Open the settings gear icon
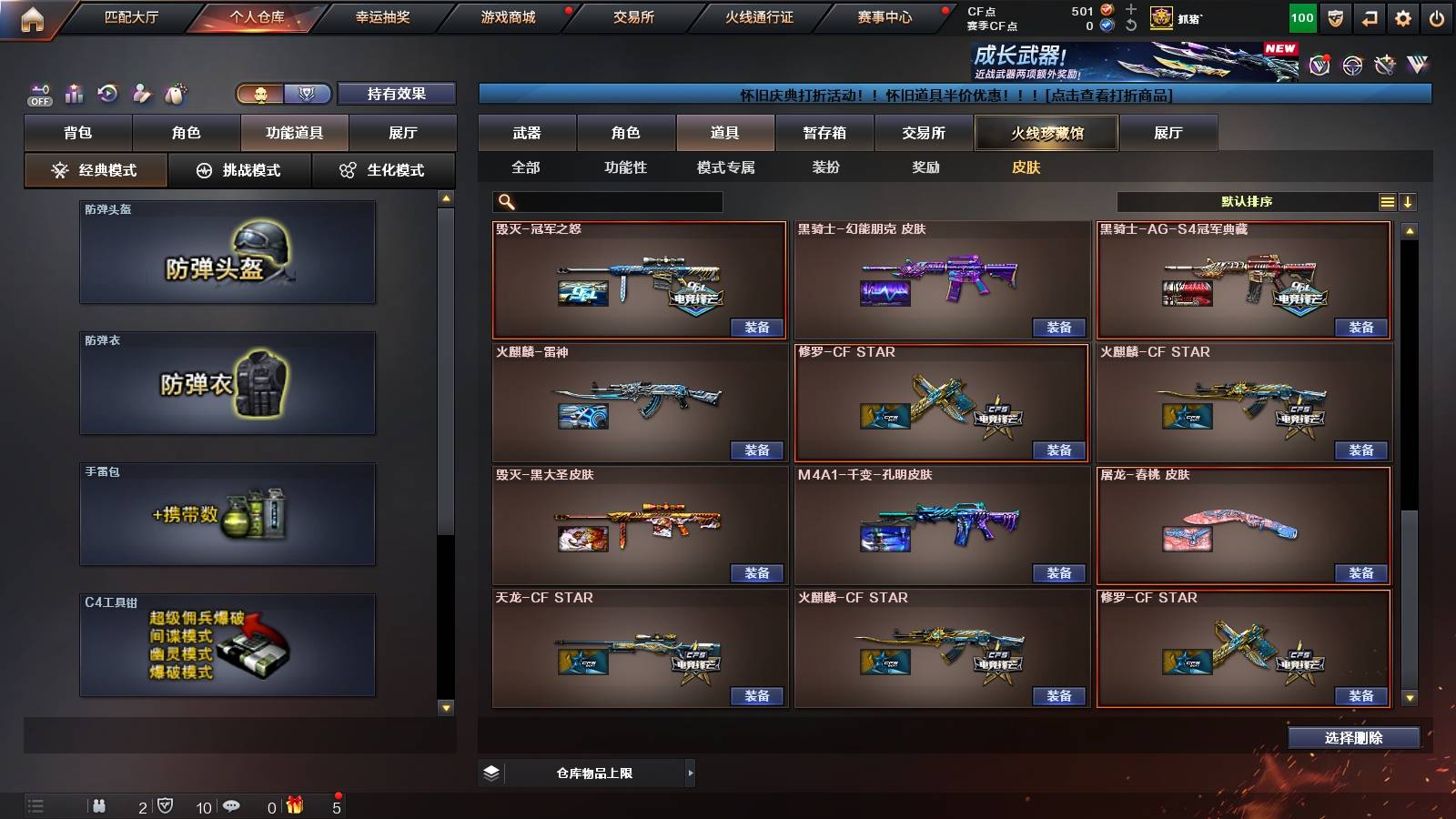Viewport: 1456px width, 819px height. 1404,16
